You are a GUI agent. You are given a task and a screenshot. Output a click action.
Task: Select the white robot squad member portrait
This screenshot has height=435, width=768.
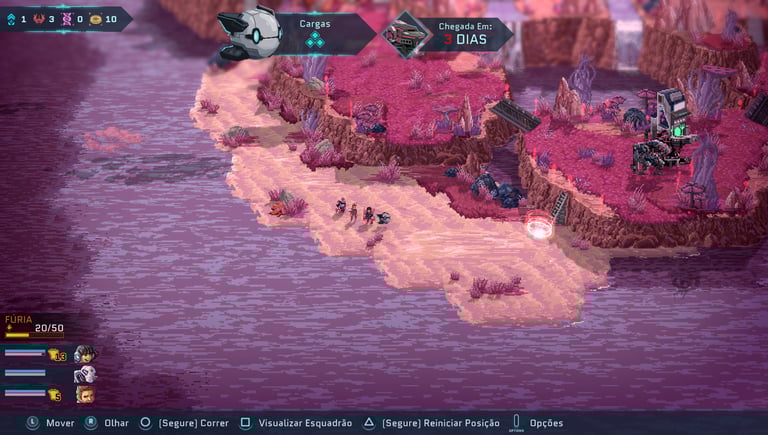[x=84, y=374]
